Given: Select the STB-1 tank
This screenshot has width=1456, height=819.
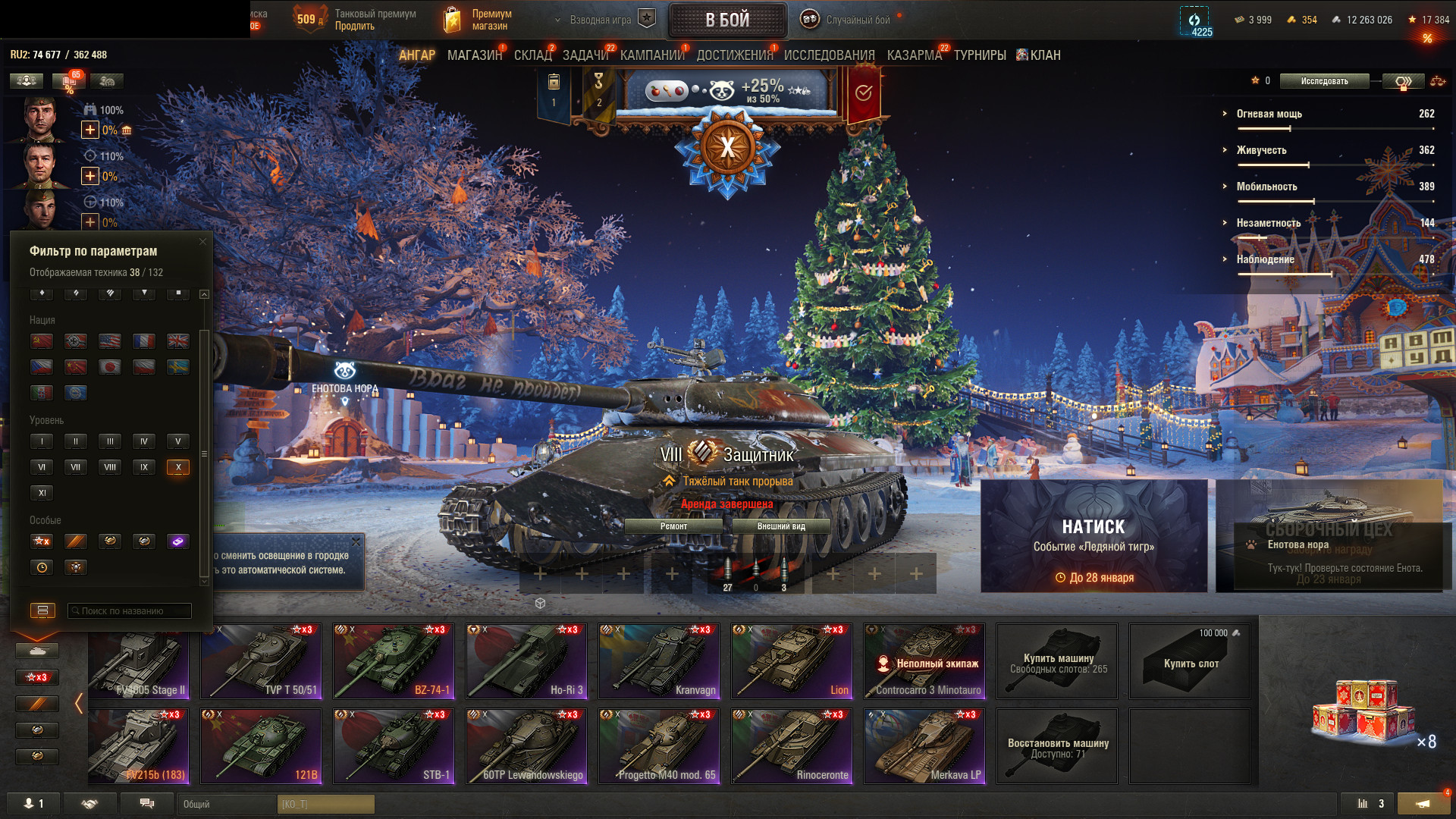Looking at the screenshot, I should [394, 746].
